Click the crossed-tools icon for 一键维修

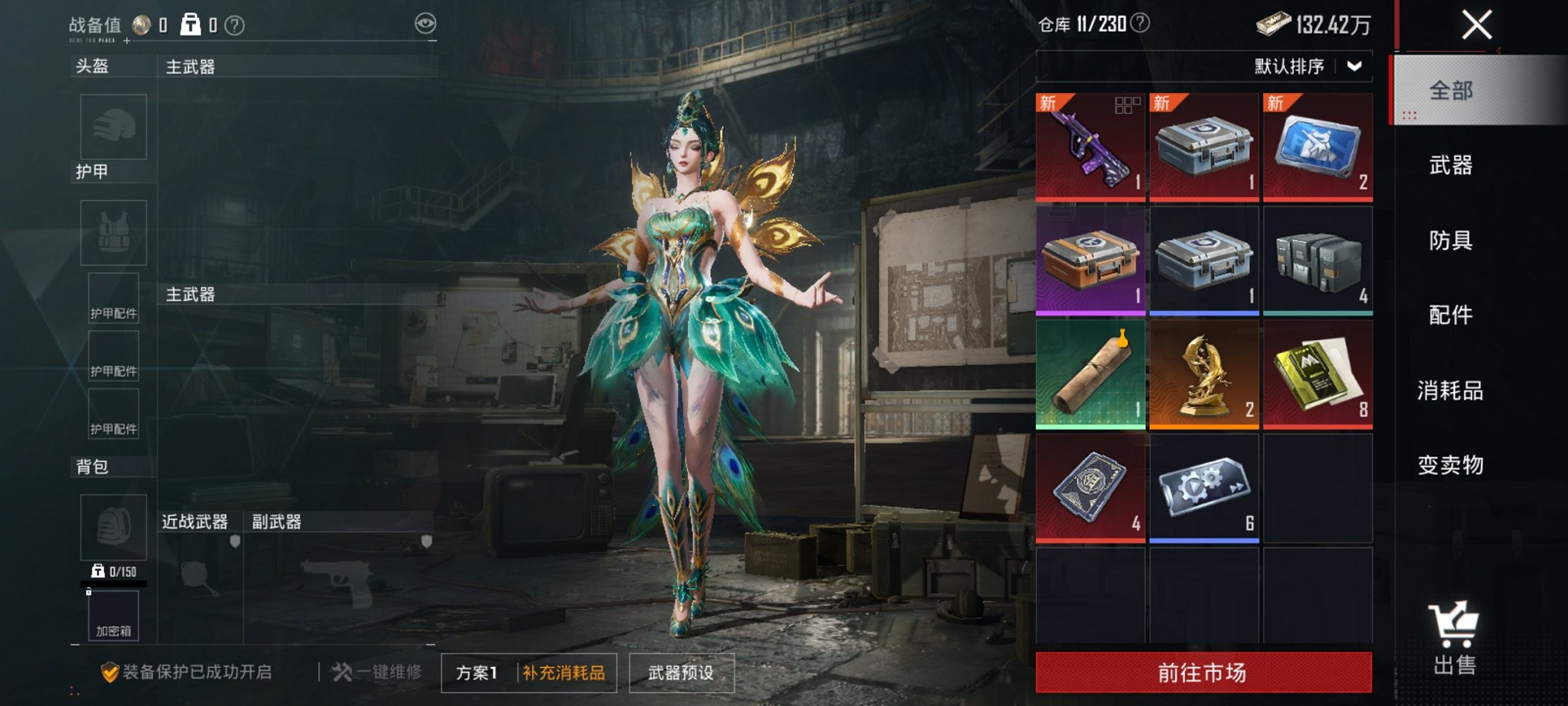coord(341,671)
